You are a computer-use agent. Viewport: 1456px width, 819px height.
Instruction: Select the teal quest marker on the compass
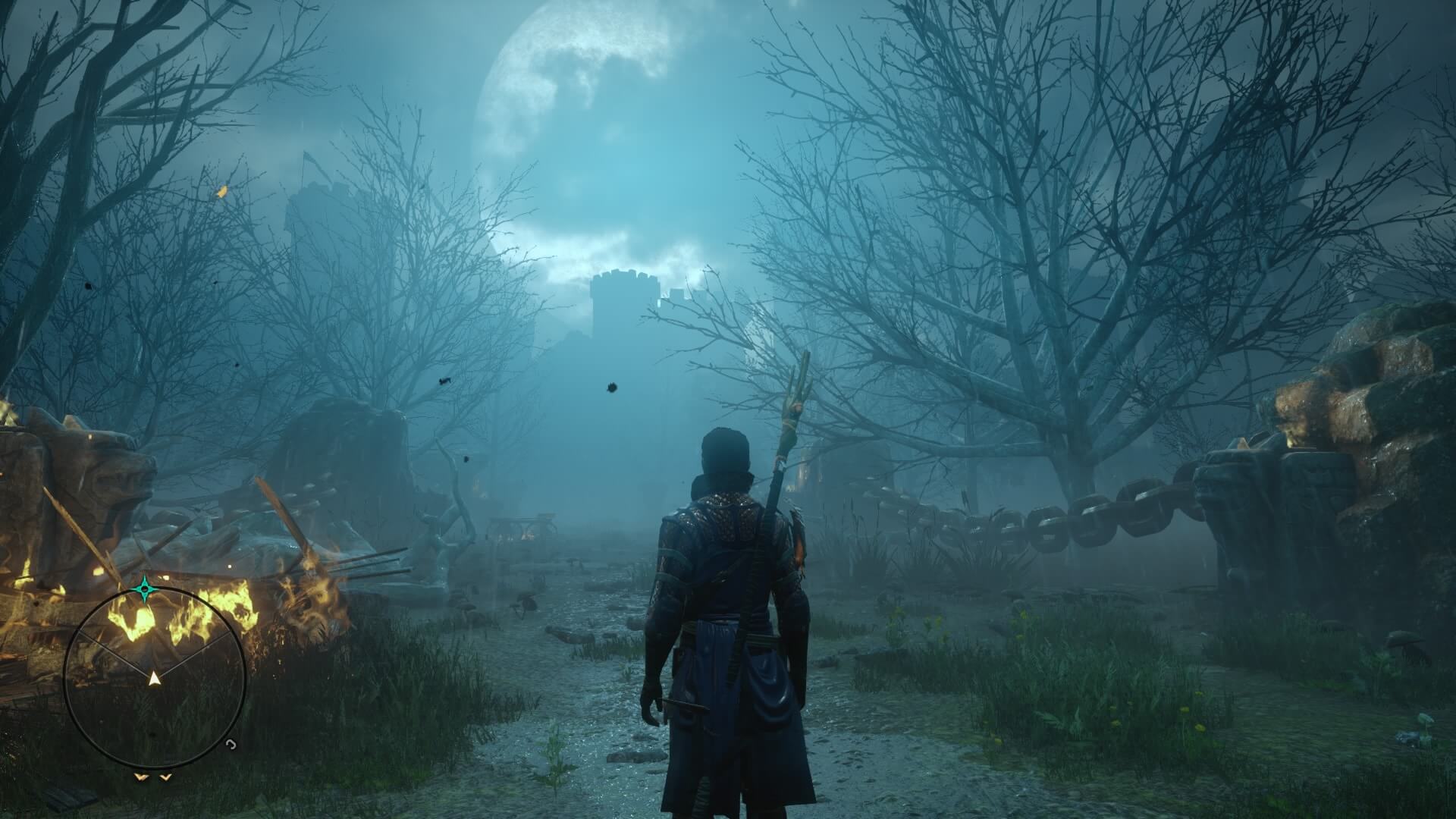coord(145,588)
